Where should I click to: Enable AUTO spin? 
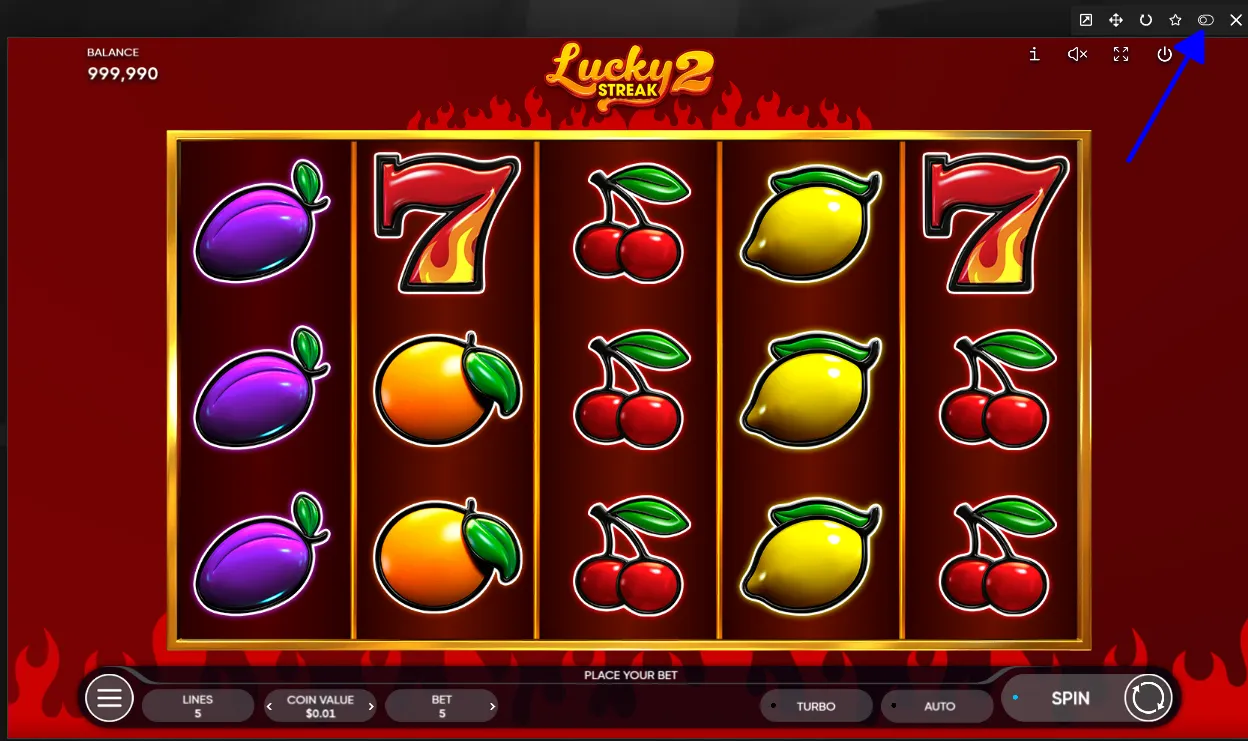tap(938, 706)
